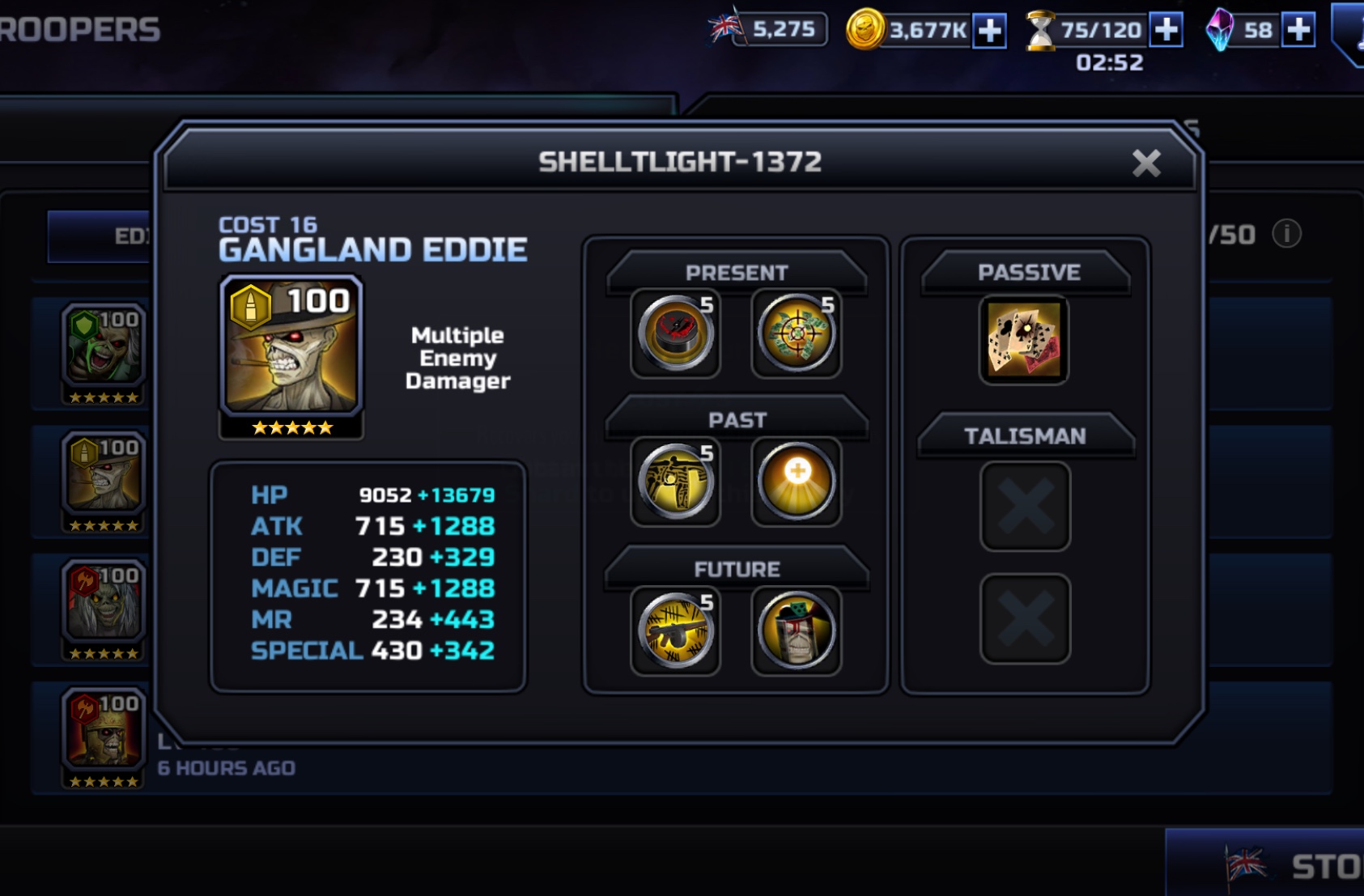Select the green hooded Eddie trooper
Viewport: 1364px width, 896px height.
point(104,346)
